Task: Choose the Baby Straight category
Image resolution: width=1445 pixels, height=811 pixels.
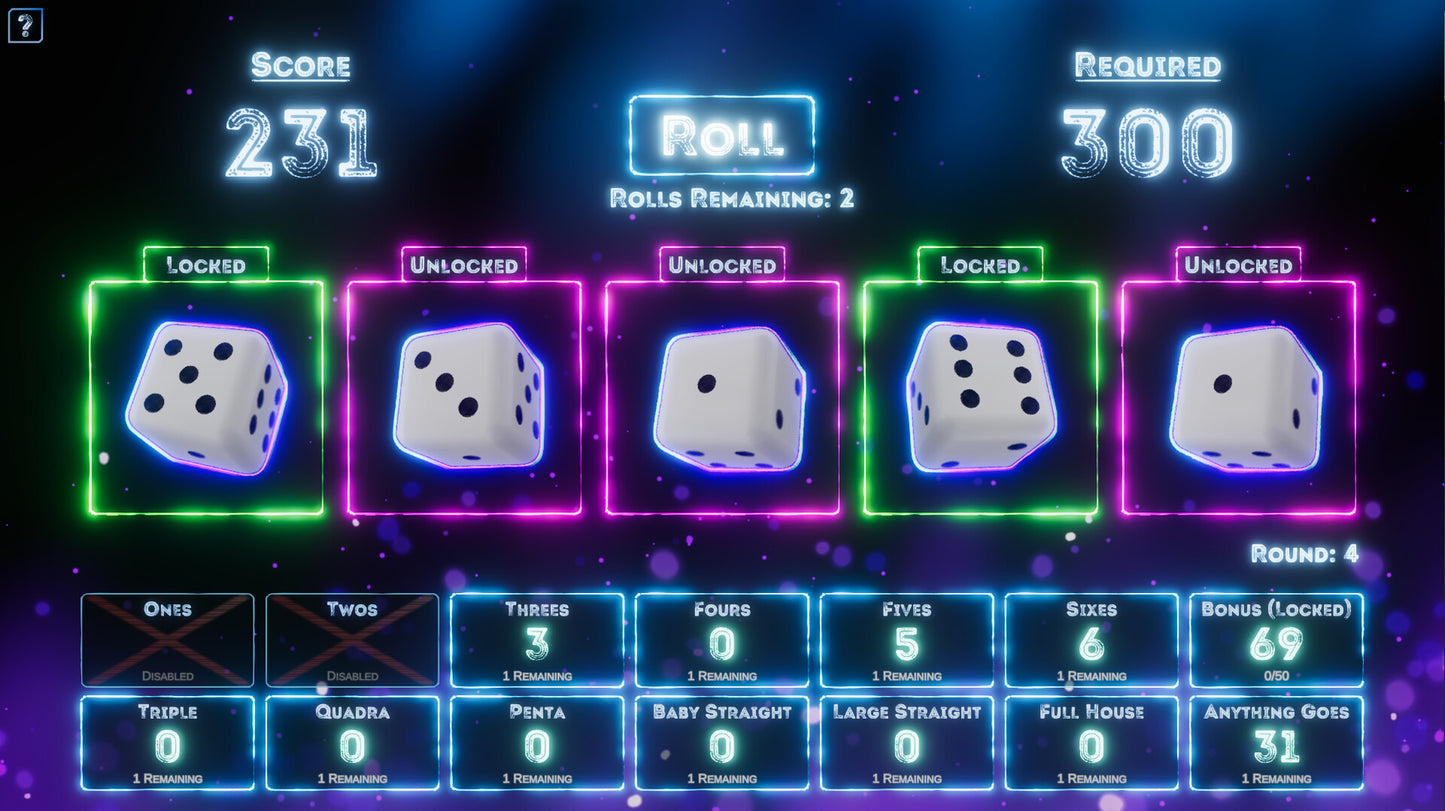Action: point(721,743)
